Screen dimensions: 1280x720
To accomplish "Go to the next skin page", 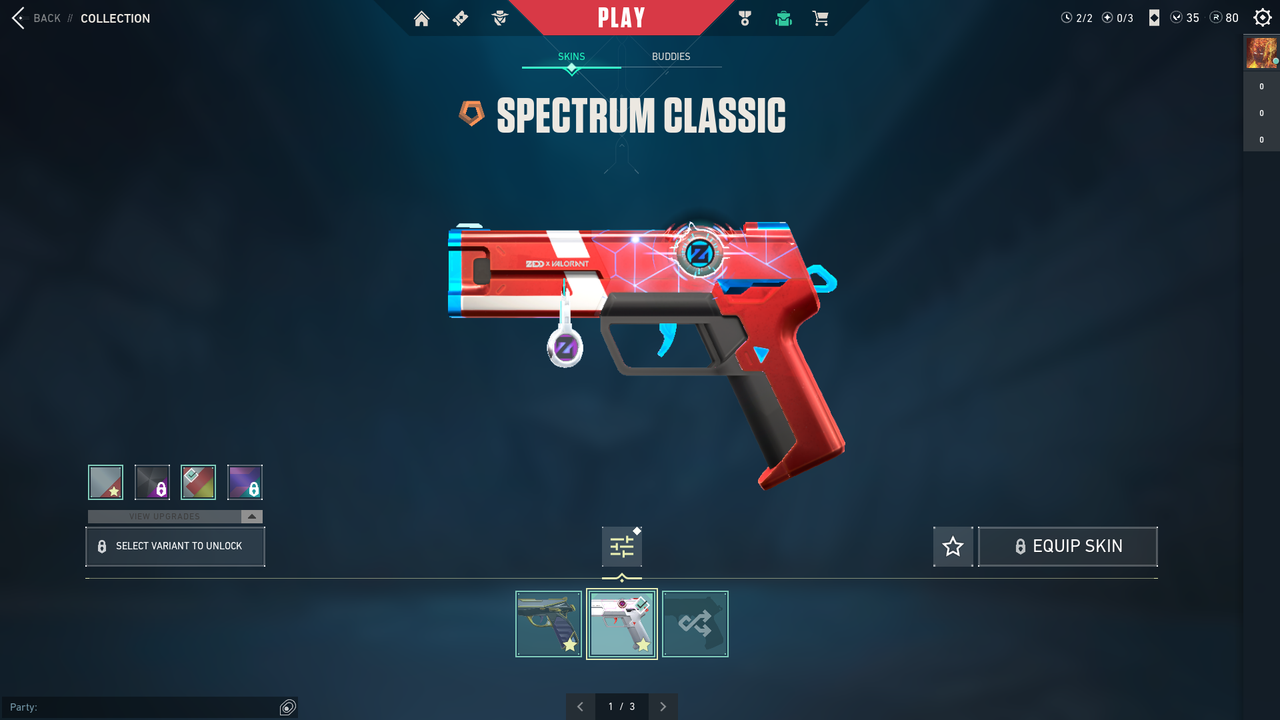I will point(663,707).
